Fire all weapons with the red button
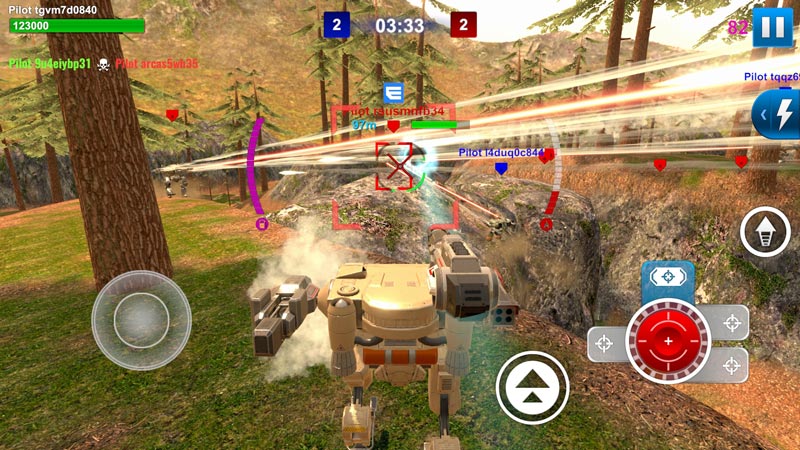800x450 pixels. coord(668,342)
